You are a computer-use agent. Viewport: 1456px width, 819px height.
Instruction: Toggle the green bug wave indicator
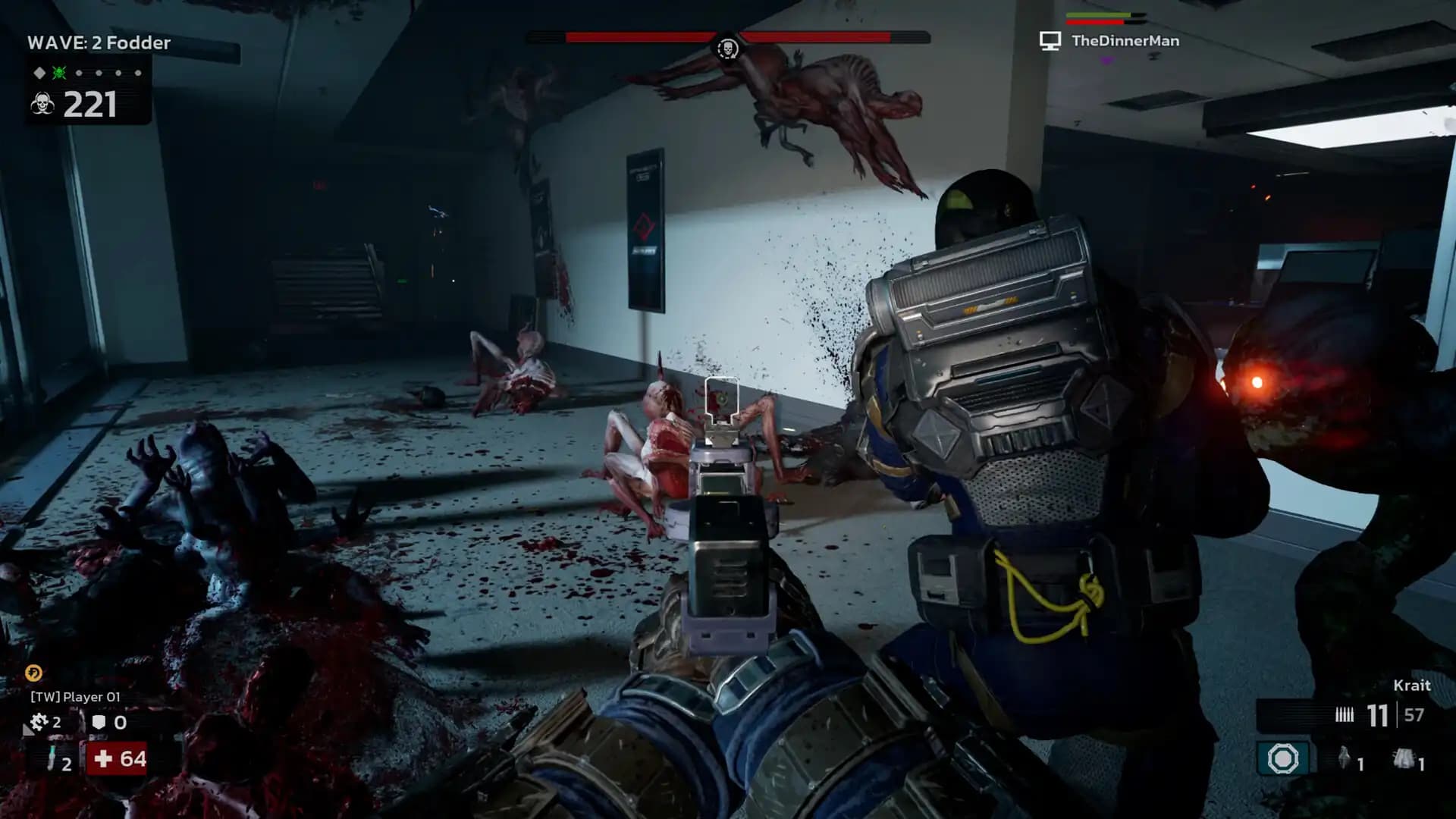coord(58,73)
